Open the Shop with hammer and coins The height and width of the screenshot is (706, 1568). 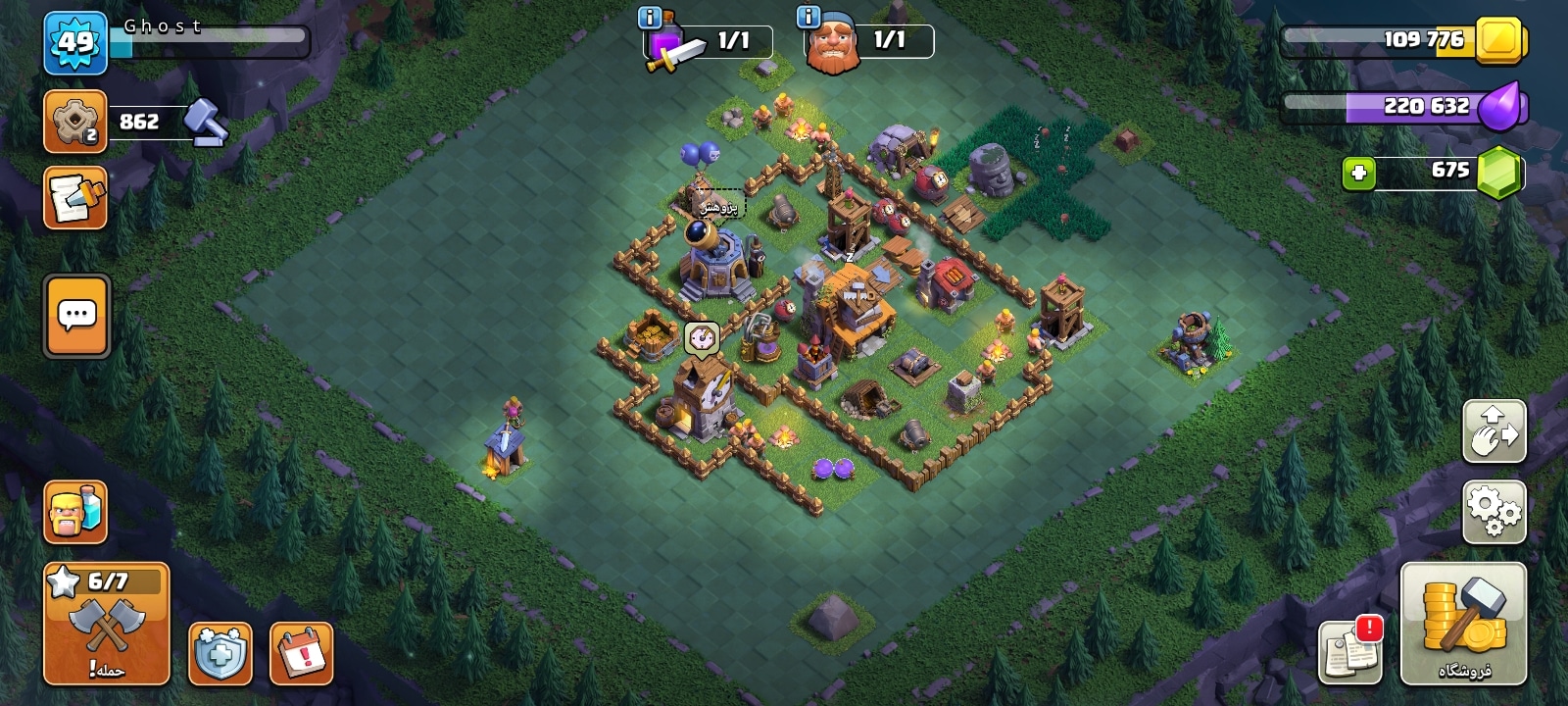(1463, 625)
